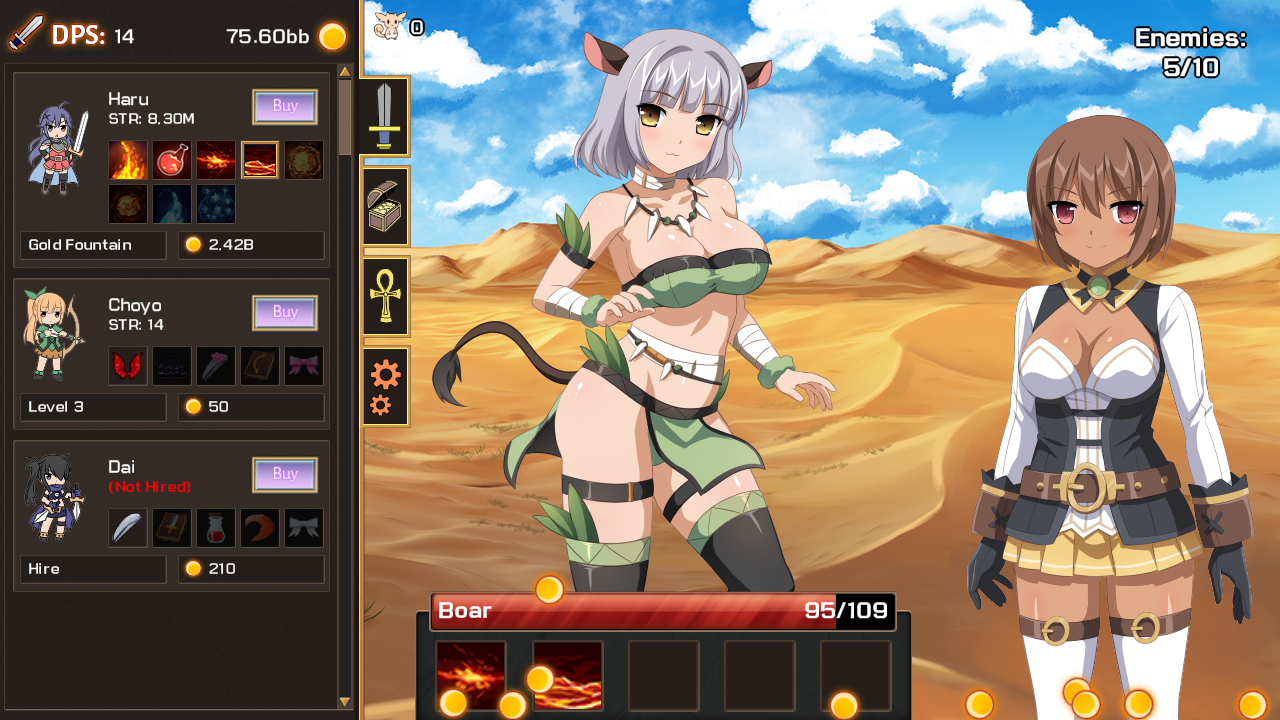Open the sword combat tab in sidebar
Image resolution: width=1280 pixels, height=720 pixels.
[x=385, y=117]
